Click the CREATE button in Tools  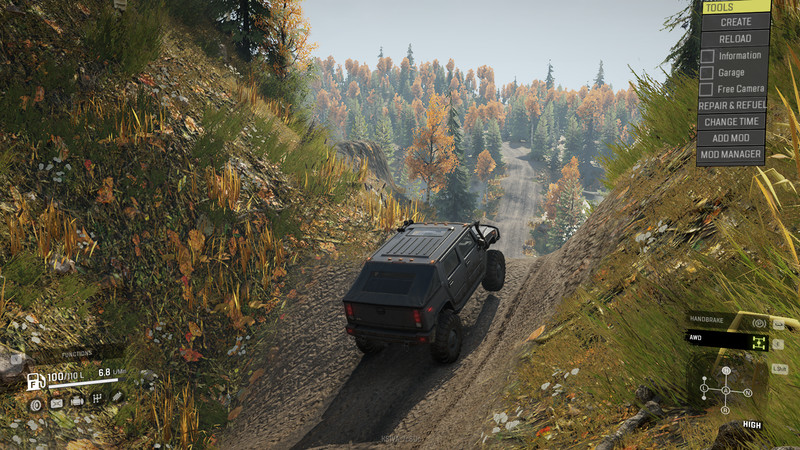tap(735, 21)
